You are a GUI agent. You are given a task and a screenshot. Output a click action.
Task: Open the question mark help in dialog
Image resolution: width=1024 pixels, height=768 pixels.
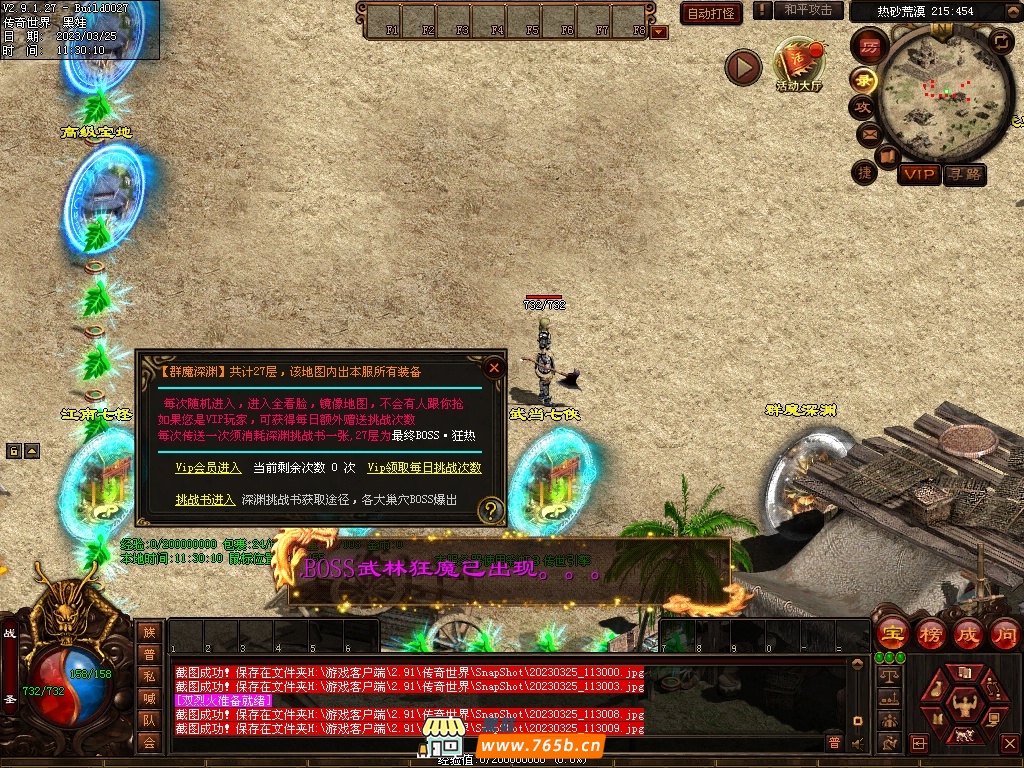(x=490, y=510)
